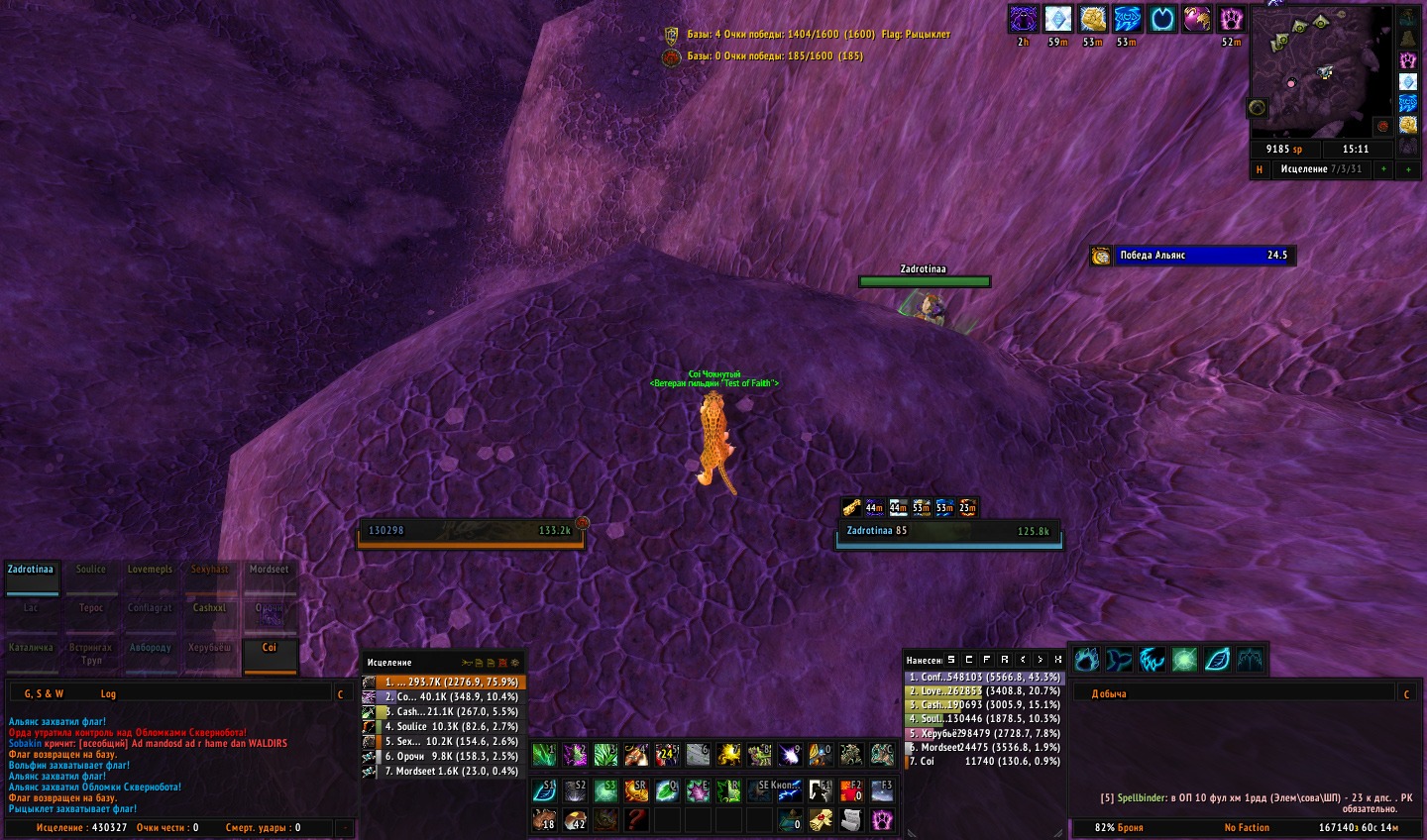Open the Добыча loot tab

pos(1109,694)
